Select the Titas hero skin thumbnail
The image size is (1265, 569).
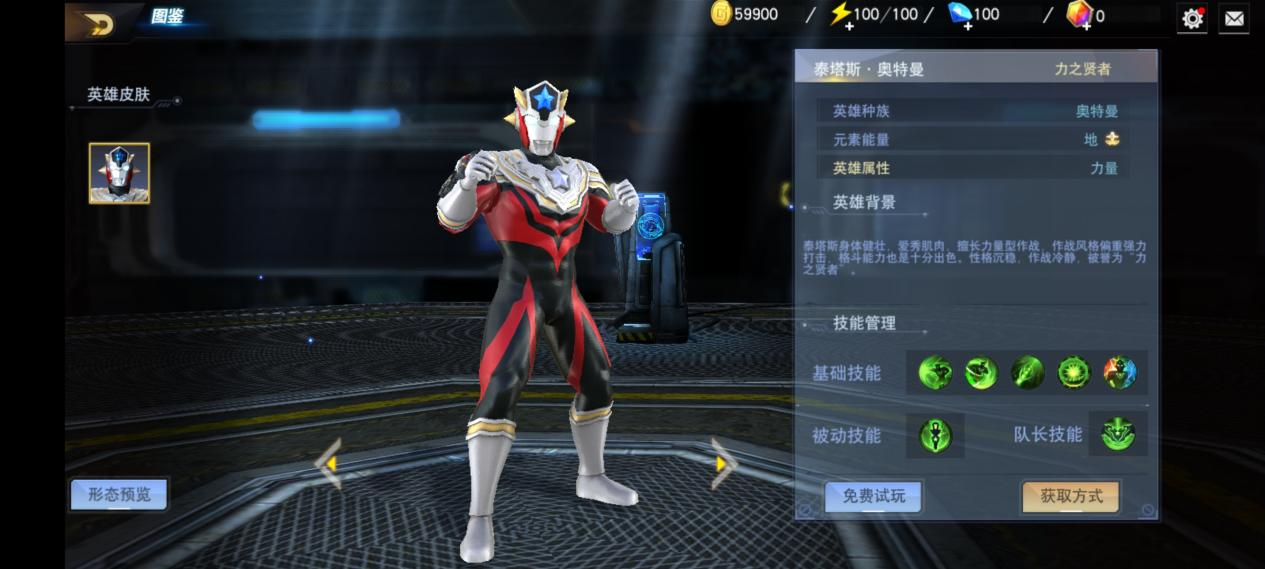pos(119,173)
